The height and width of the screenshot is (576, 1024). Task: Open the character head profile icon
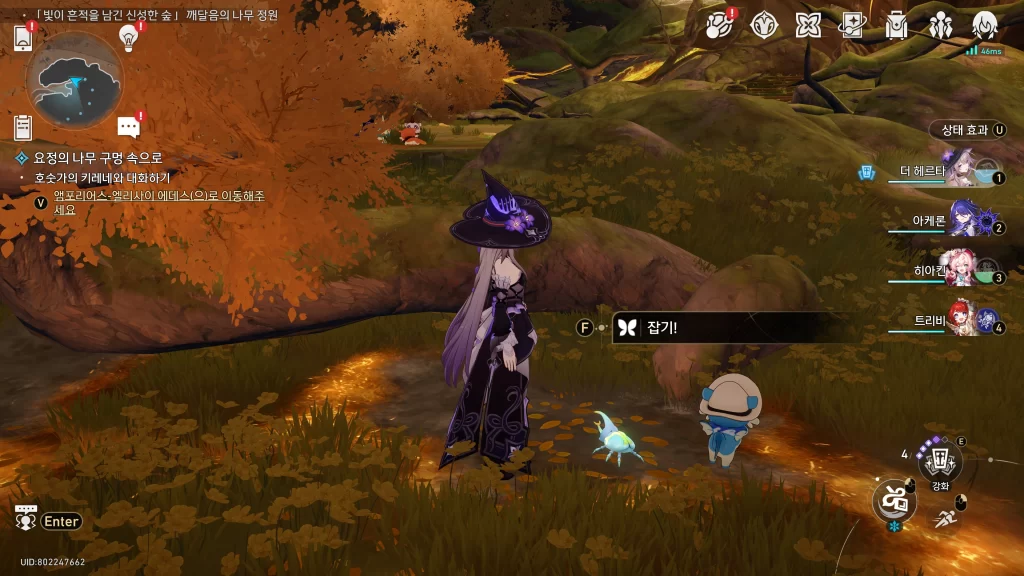click(x=985, y=25)
